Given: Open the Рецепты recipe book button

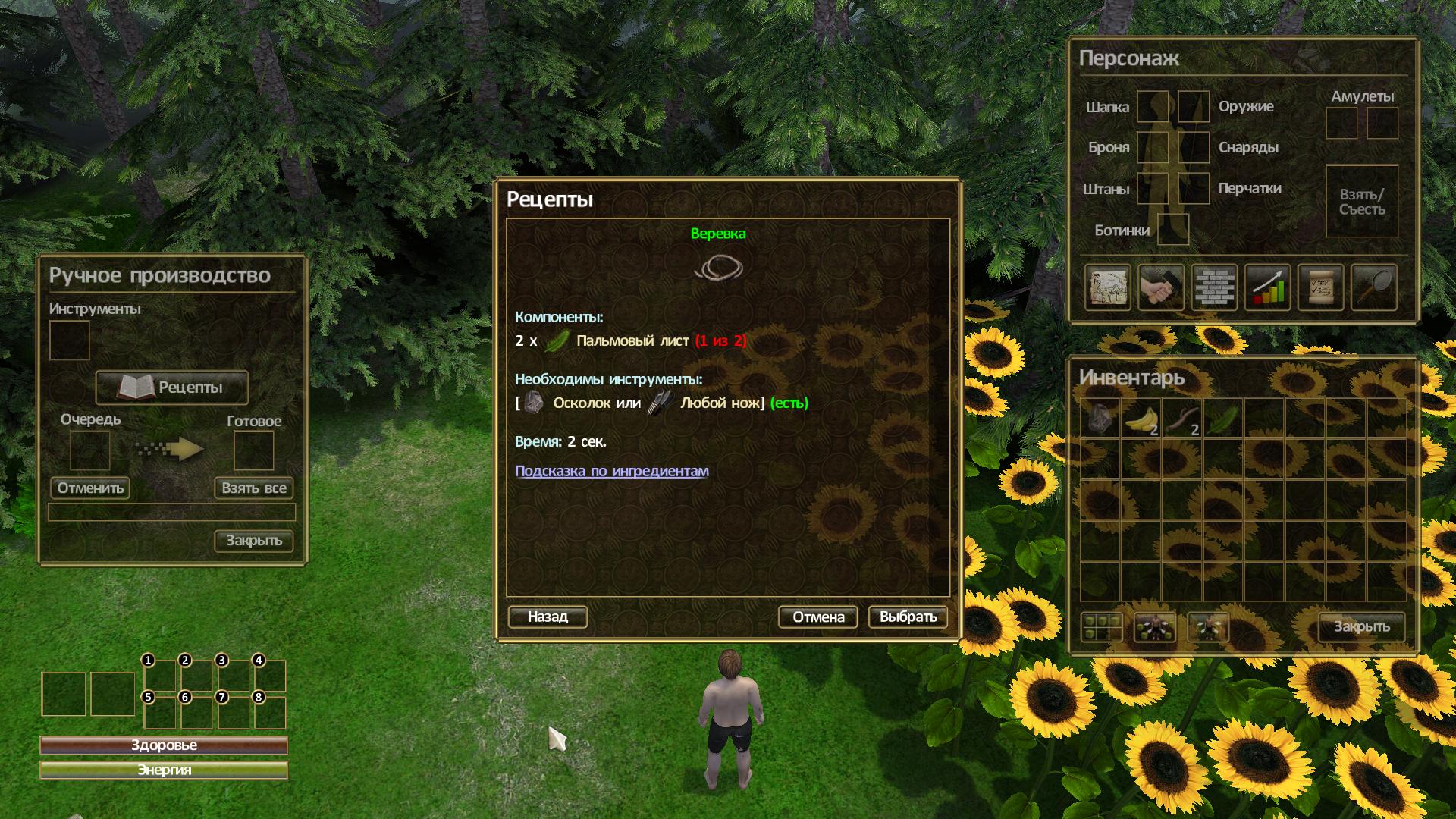Looking at the screenshot, I should [x=172, y=388].
